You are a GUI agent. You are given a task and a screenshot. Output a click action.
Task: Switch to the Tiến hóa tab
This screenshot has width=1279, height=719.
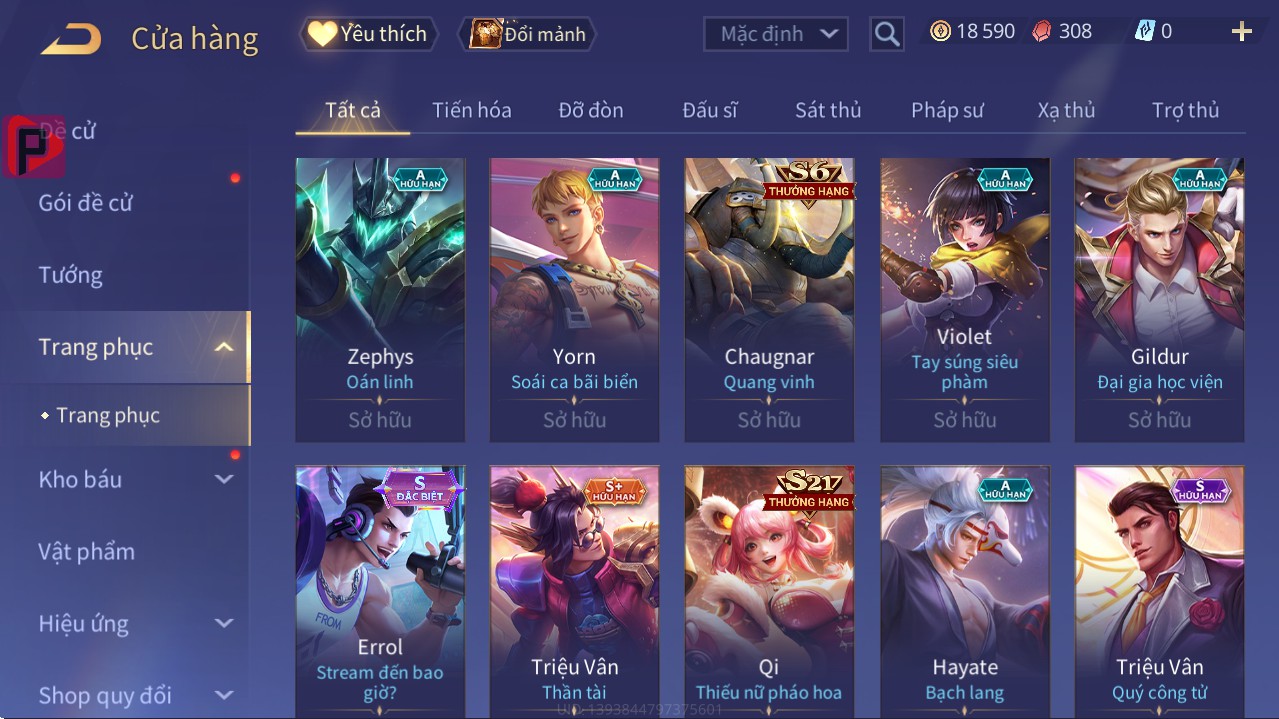pyautogui.click(x=471, y=110)
